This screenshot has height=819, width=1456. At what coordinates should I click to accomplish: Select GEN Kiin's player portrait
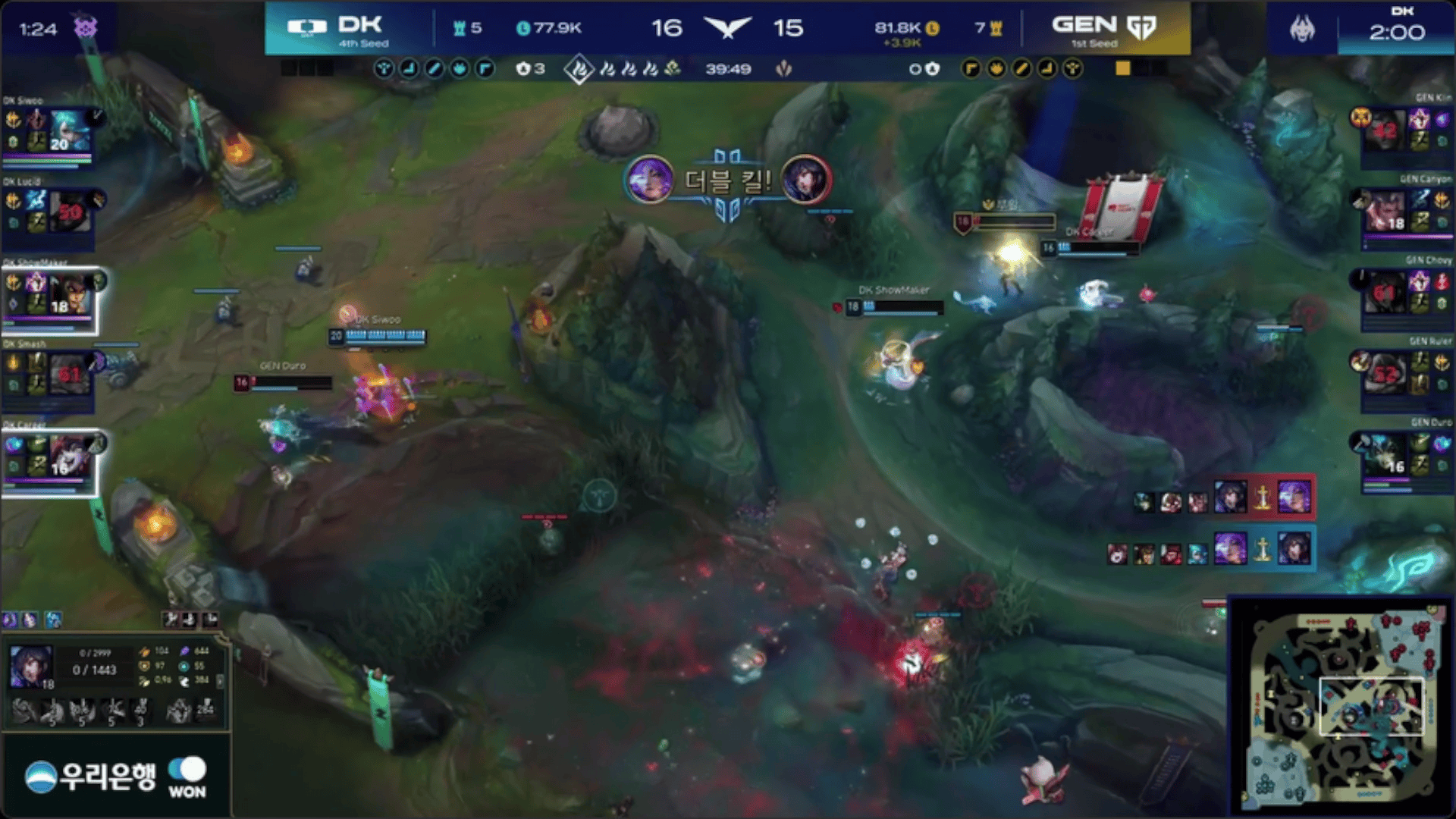click(1385, 130)
